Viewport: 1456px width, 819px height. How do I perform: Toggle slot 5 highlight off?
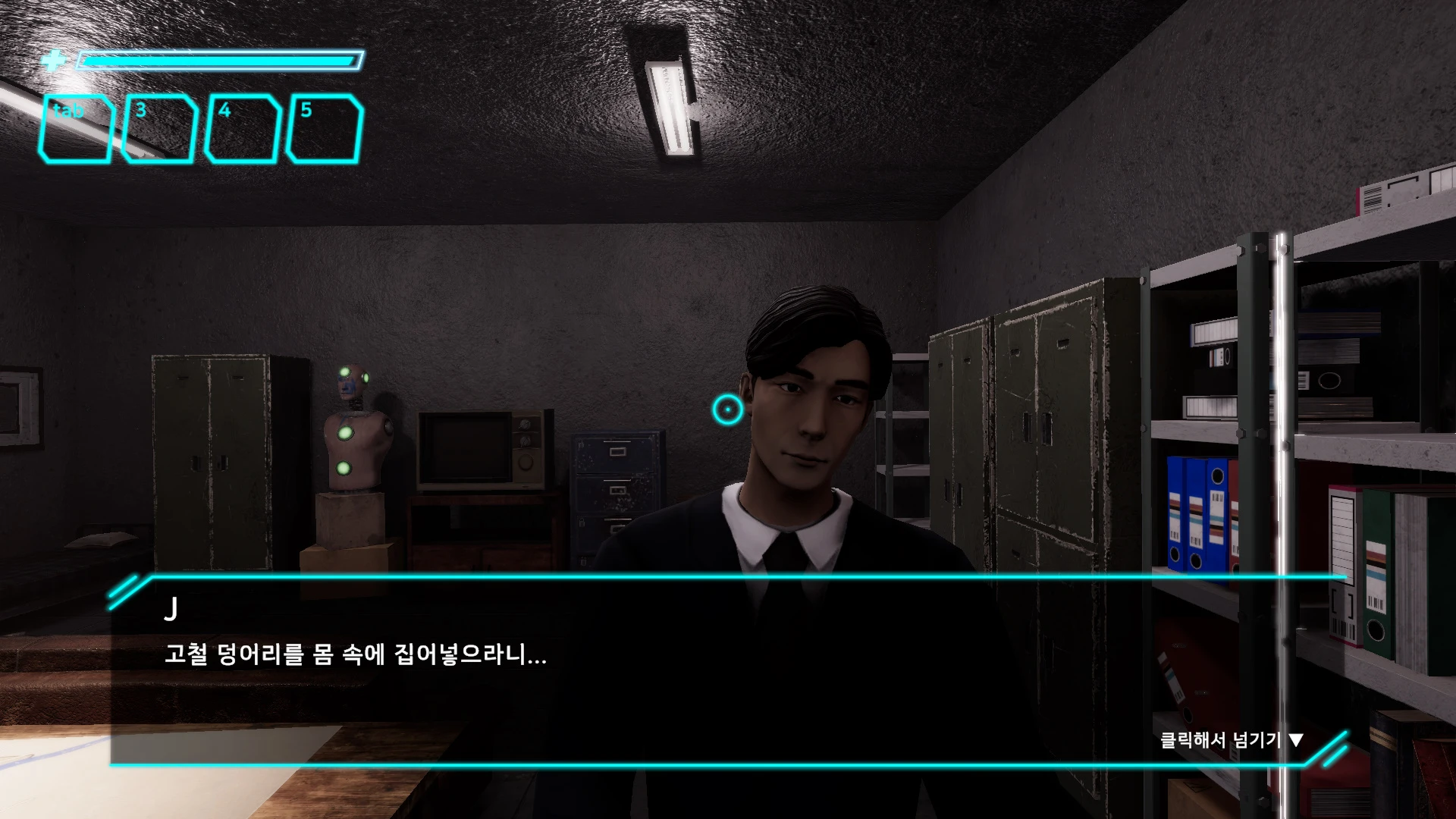[324, 129]
